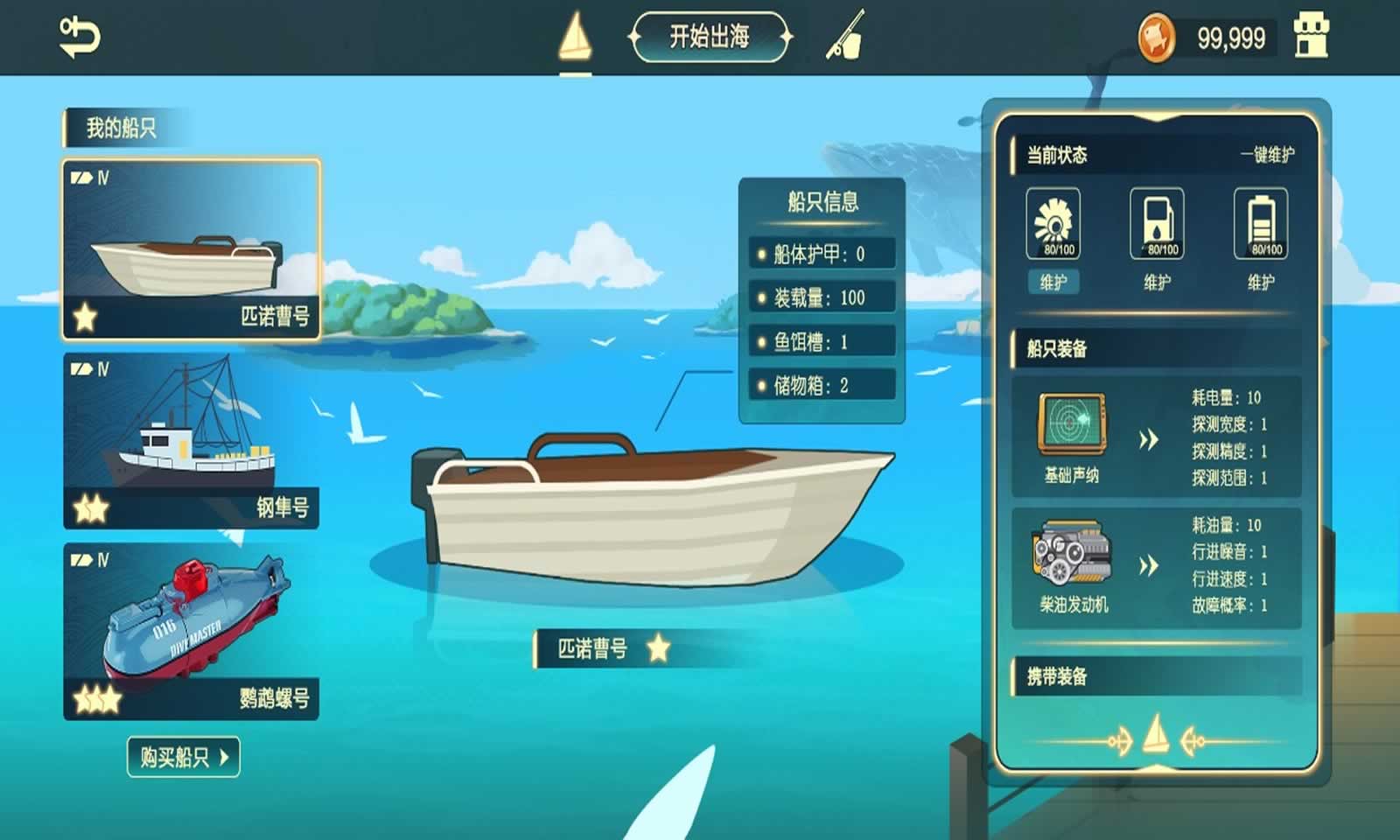Screen dimensions: 1400x840
Task: Toggle maintenance for the gear component
Action: (1053, 283)
